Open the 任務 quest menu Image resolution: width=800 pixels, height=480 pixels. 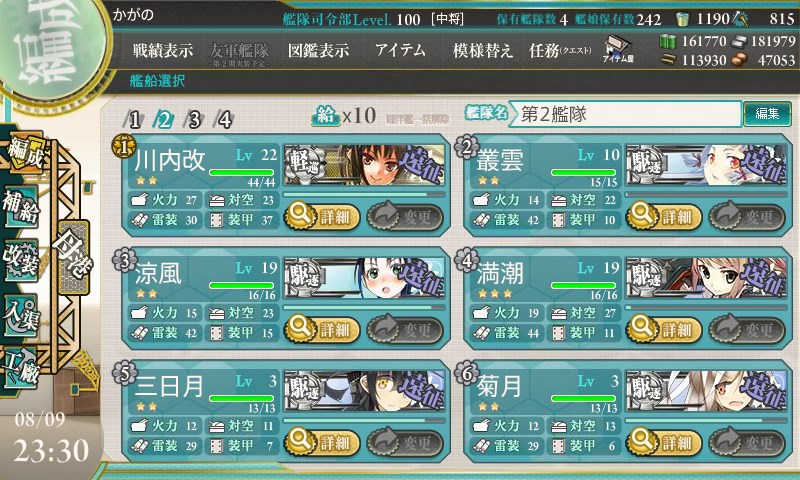pos(559,50)
